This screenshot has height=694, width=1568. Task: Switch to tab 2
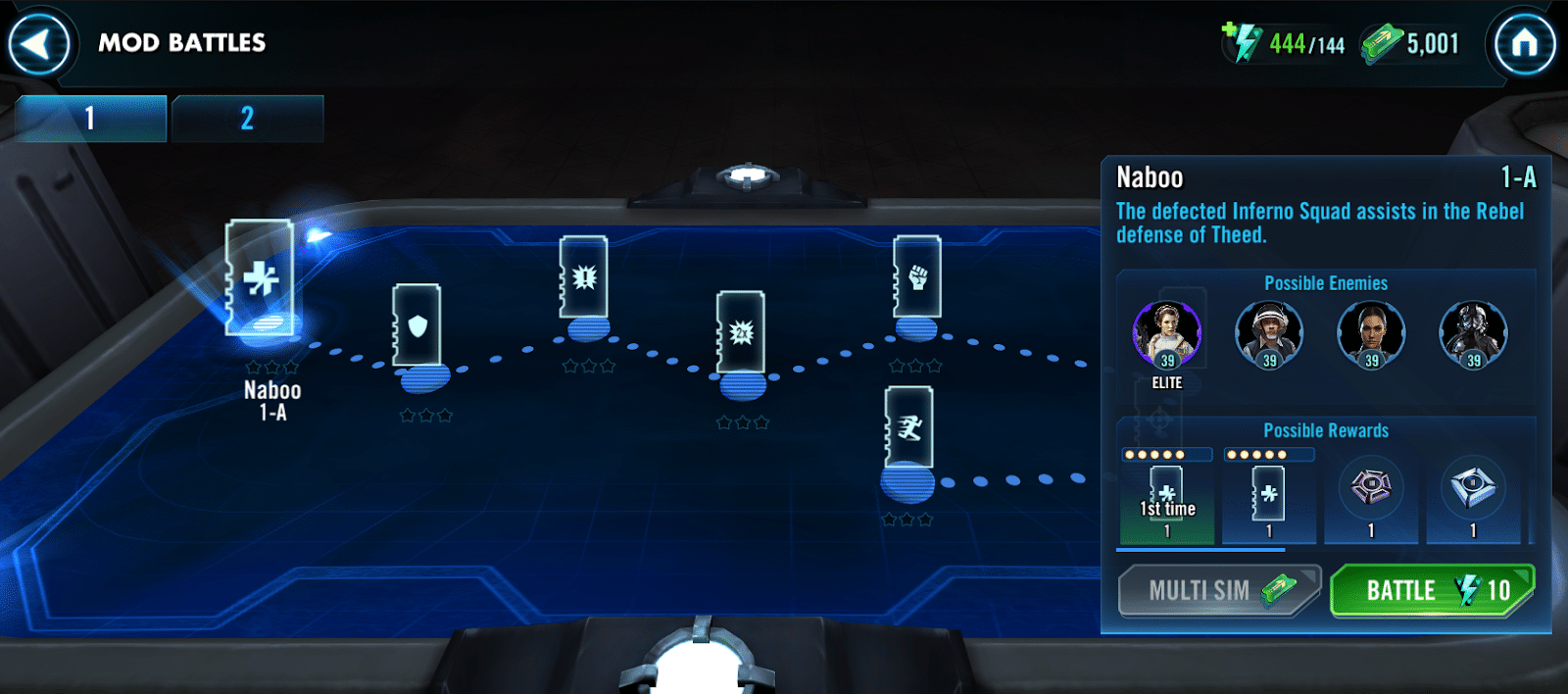click(247, 119)
